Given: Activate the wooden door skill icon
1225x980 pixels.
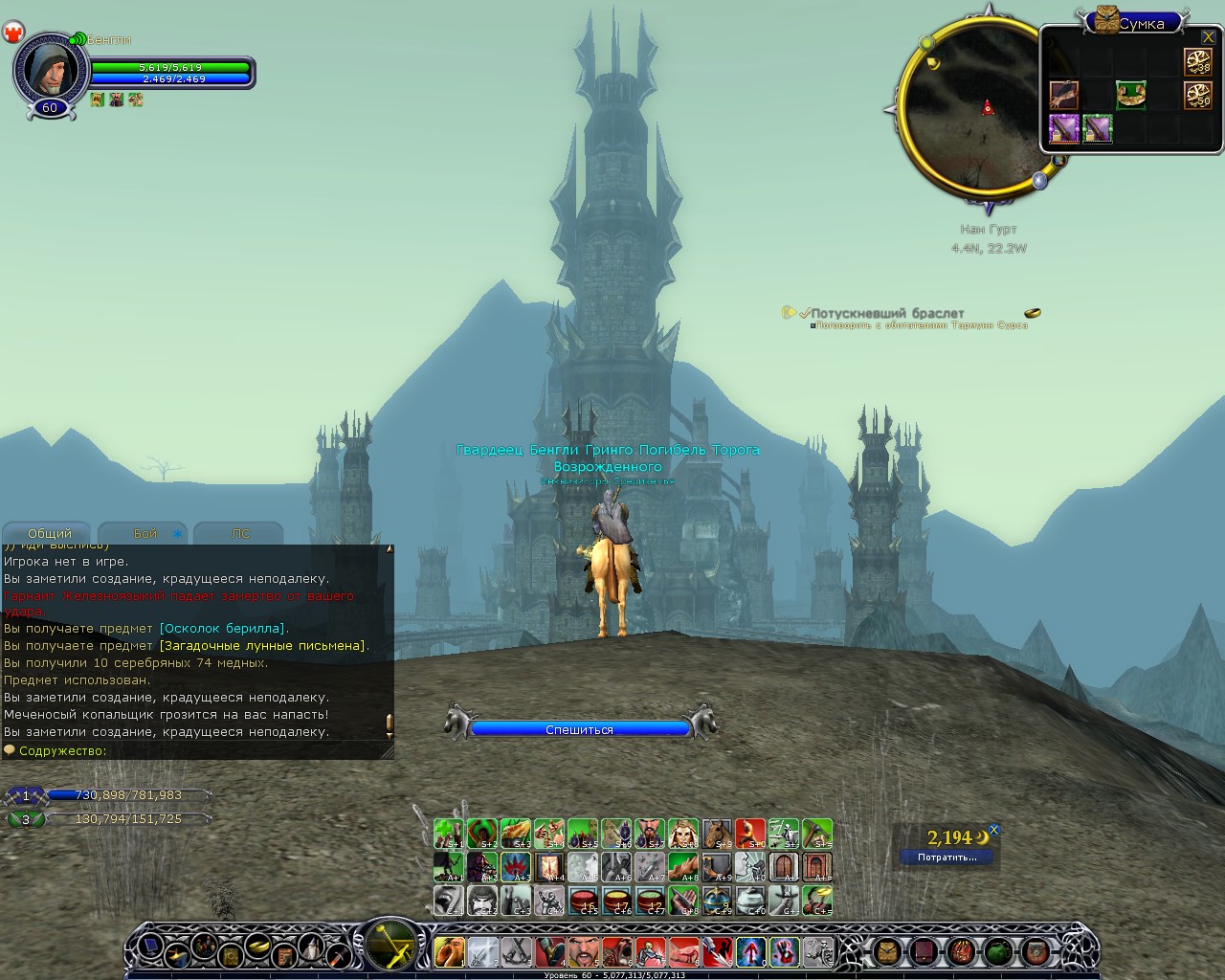Looking at the screenshot, I should pos(784,867).
